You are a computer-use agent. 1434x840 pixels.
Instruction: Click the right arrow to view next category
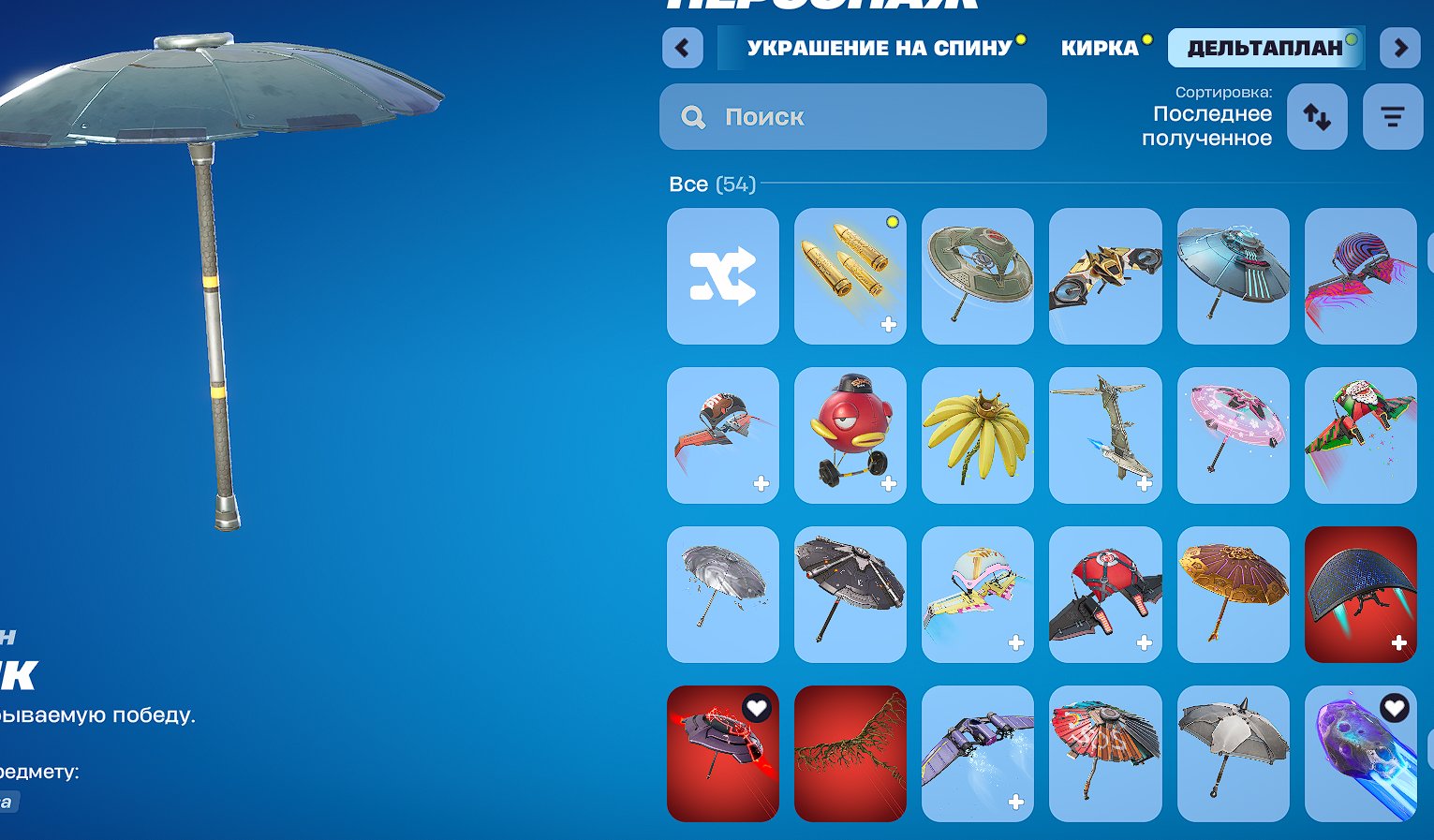pyautogui.click(x=1399, y=48)
